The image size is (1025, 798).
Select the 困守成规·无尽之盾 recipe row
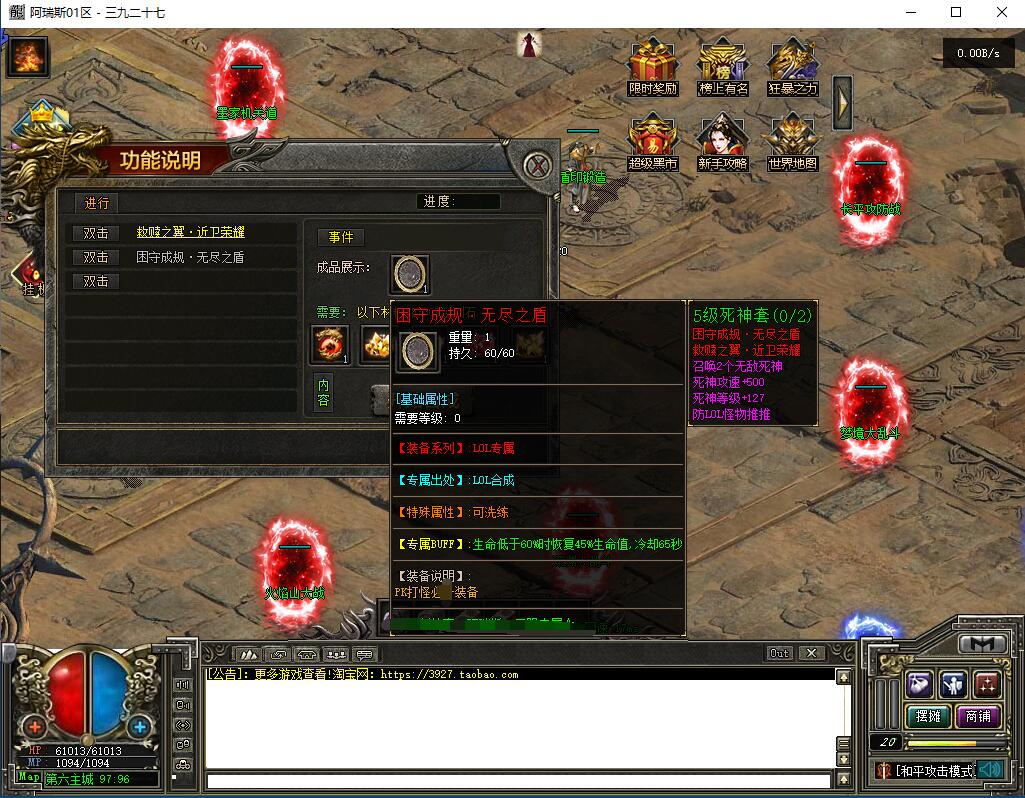[190, 257]
